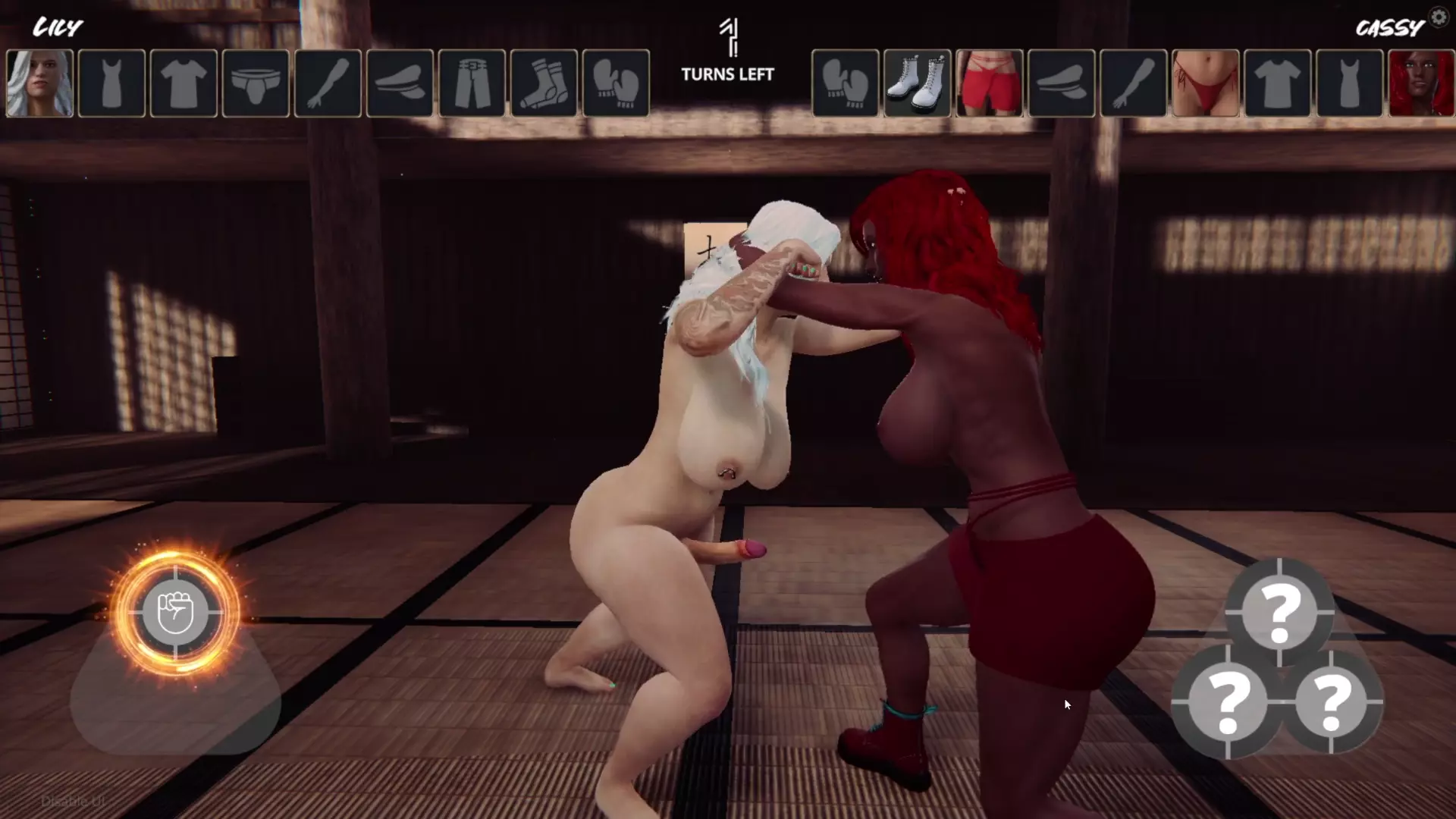Open the settings gear icon

click(1439, 17)
